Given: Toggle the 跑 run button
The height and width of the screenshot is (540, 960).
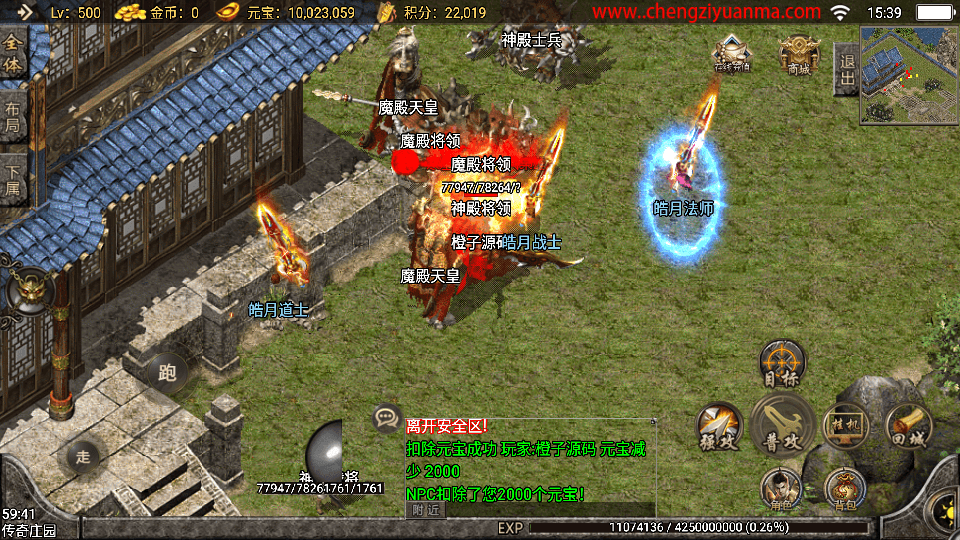Looking at the screenshot, I should [167, 373].
